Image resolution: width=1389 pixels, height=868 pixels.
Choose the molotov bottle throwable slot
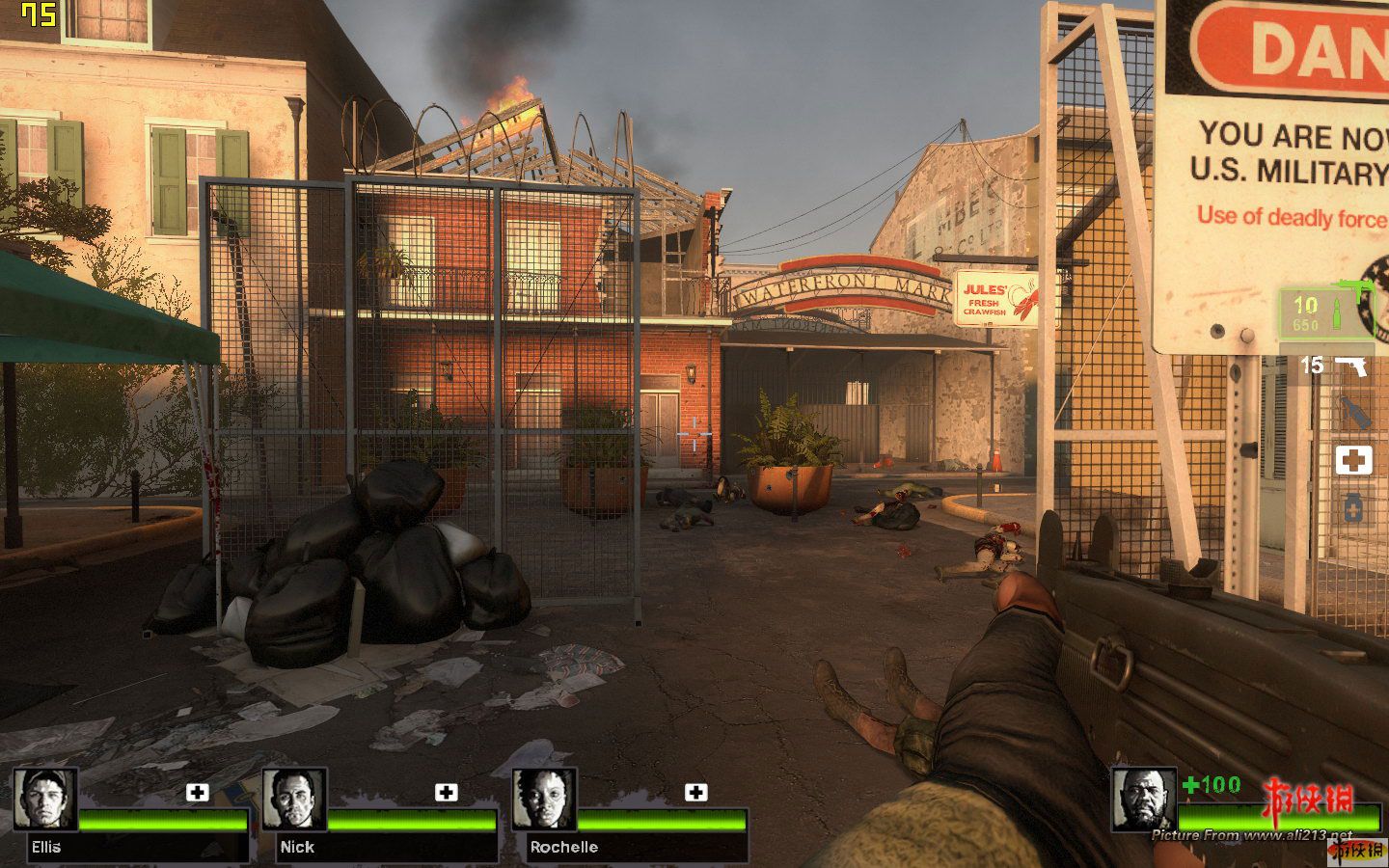(1354, 414)
